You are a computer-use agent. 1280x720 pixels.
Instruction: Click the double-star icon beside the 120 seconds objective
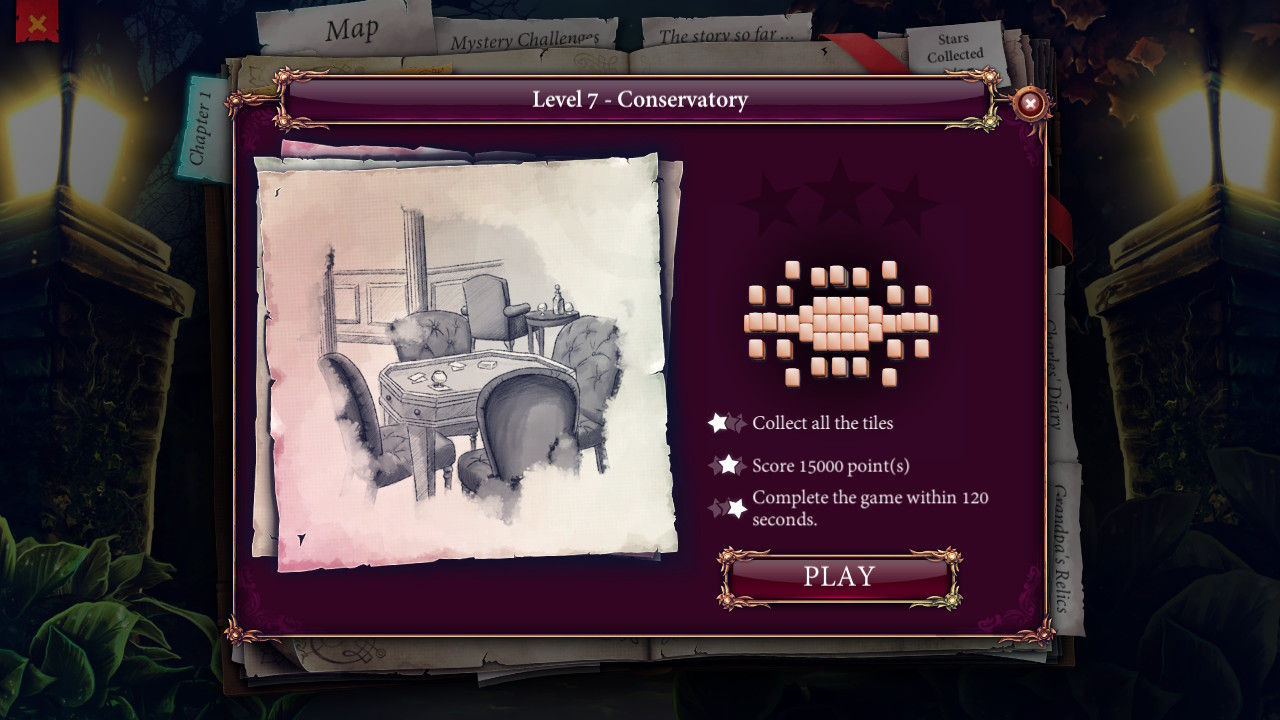pos(729,507)
